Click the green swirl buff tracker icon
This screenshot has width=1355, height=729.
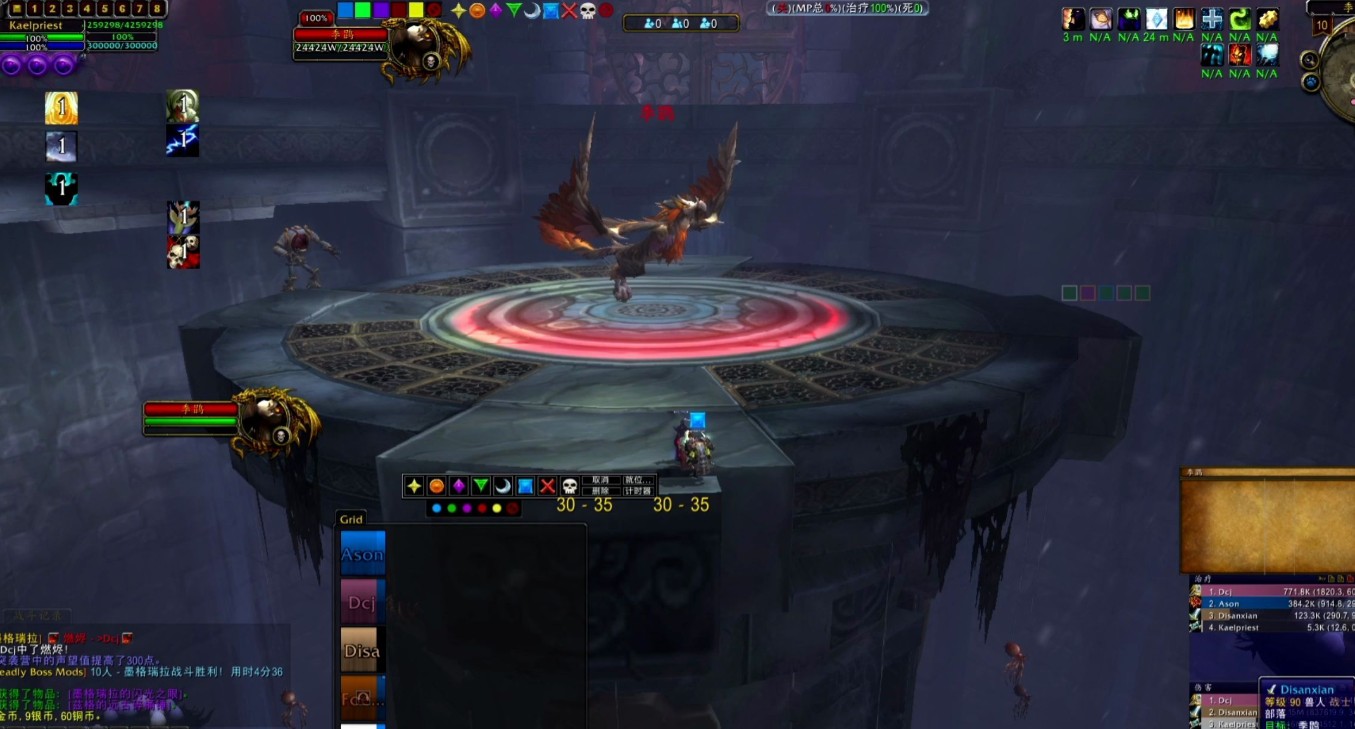coord(1240,19)
